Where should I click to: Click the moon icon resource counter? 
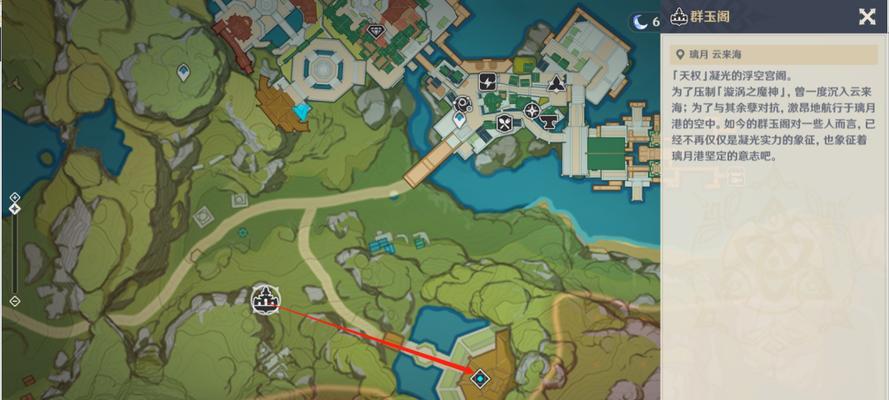[639, 21]
